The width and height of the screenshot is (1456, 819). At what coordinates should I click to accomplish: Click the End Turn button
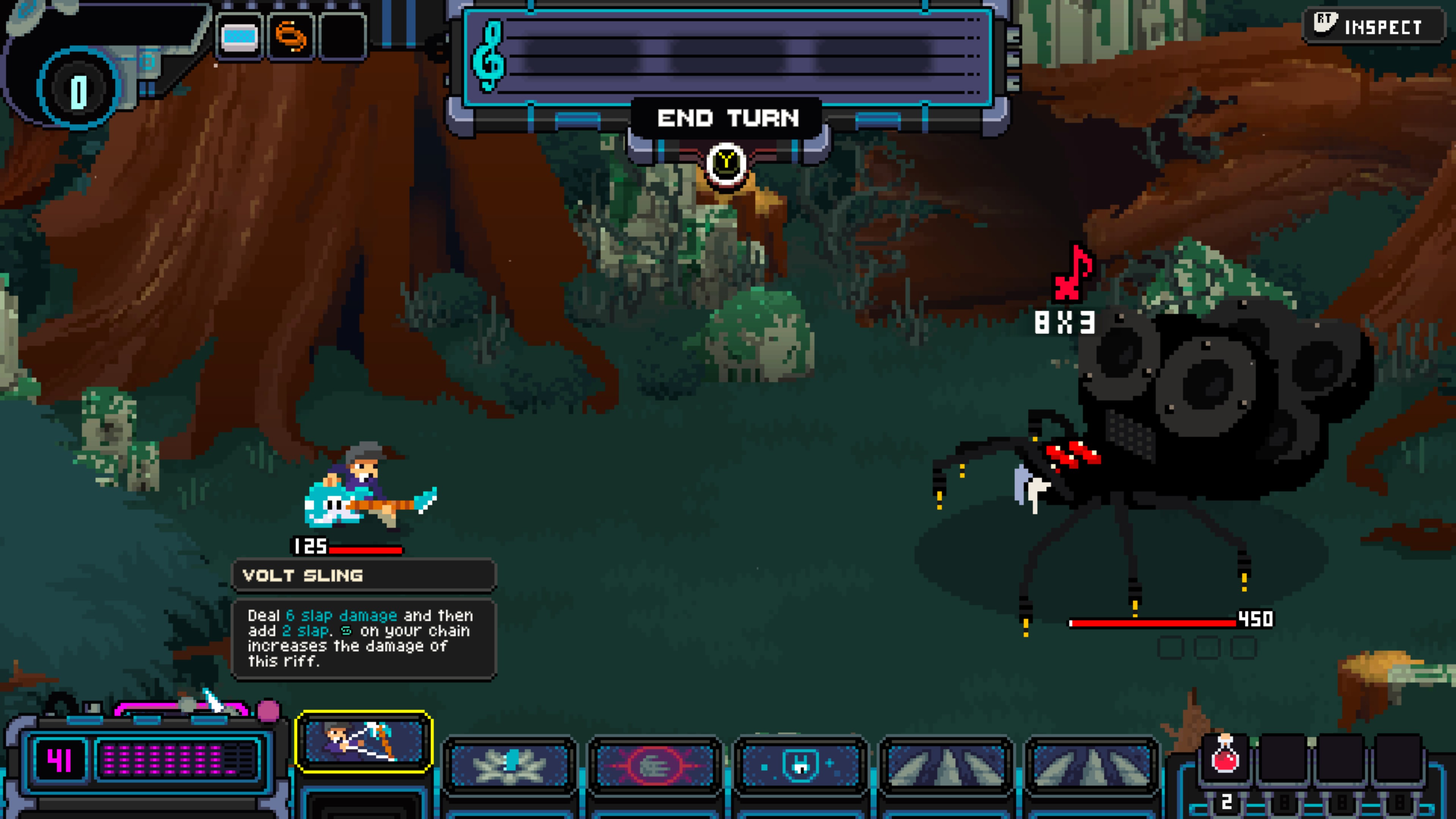(x=728, y=119)
